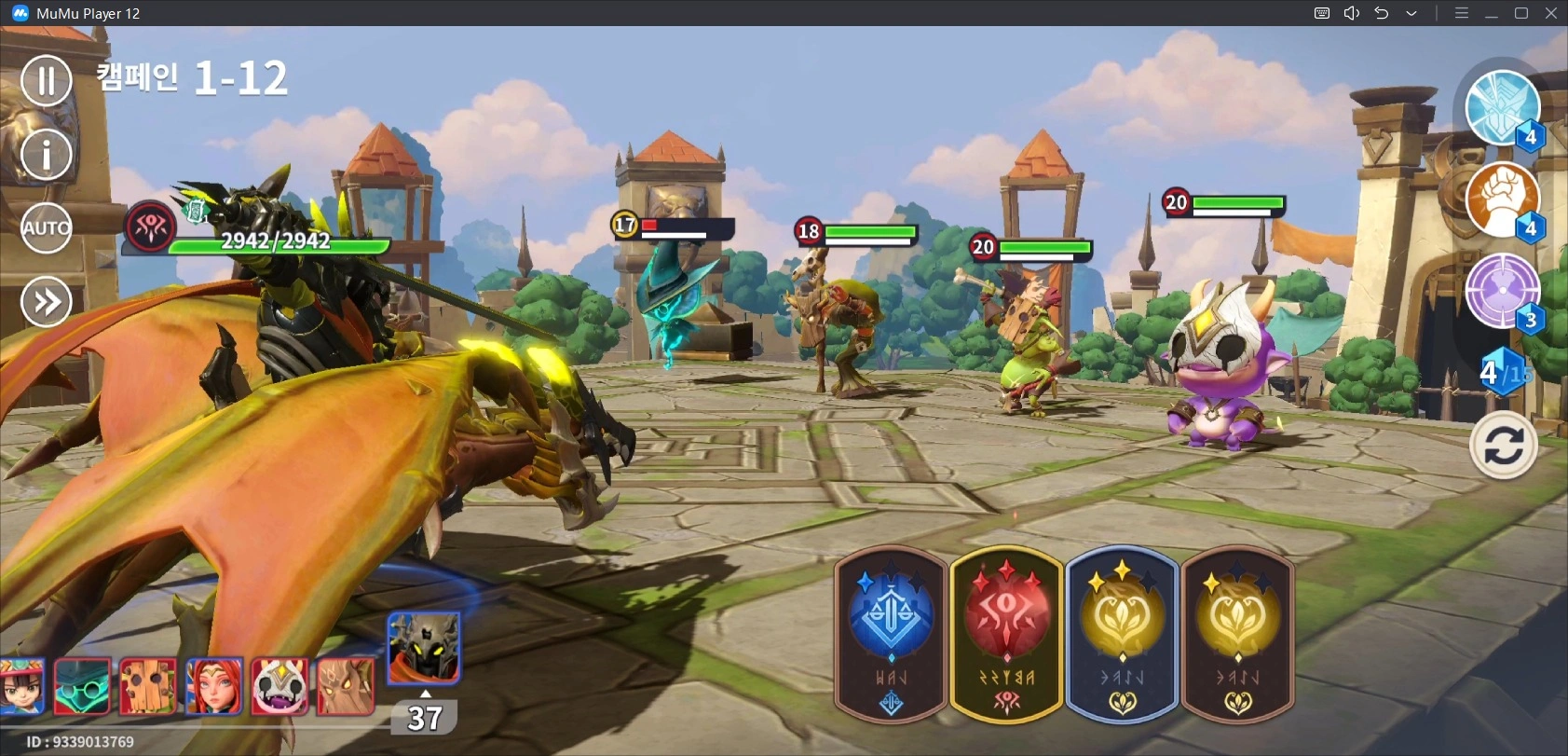Image resolution: width=1568 pixels, height=756 pixels.
Task: Select the dark horned knight portrait
Action: click(x=423, y=648)
